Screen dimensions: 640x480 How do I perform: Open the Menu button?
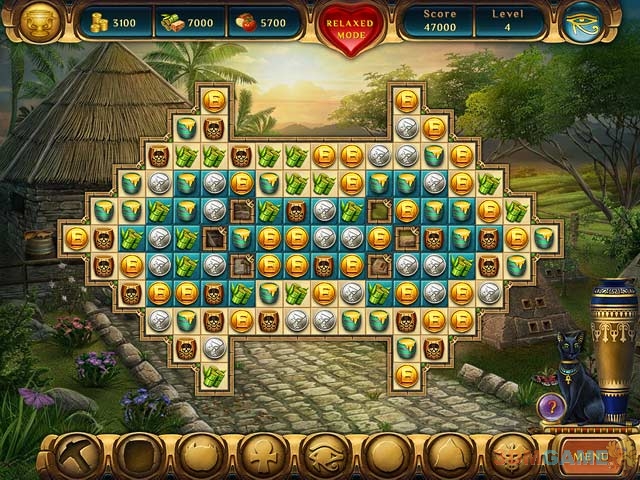(x=589, y=455)
